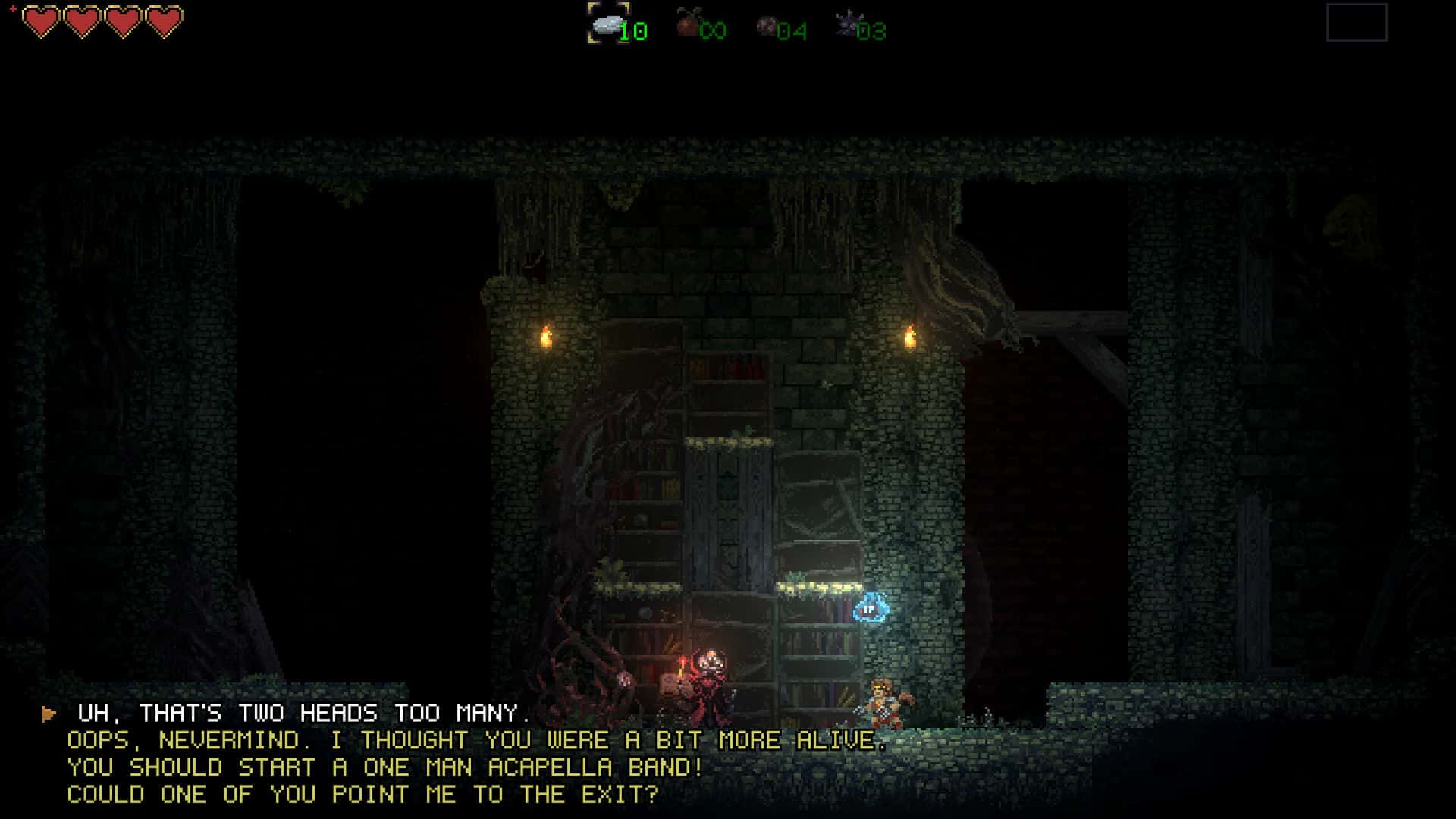This screenshot has height=819, width=1456.
Task: Click the red potion icon in the HUD
Action: click(687, 24)
